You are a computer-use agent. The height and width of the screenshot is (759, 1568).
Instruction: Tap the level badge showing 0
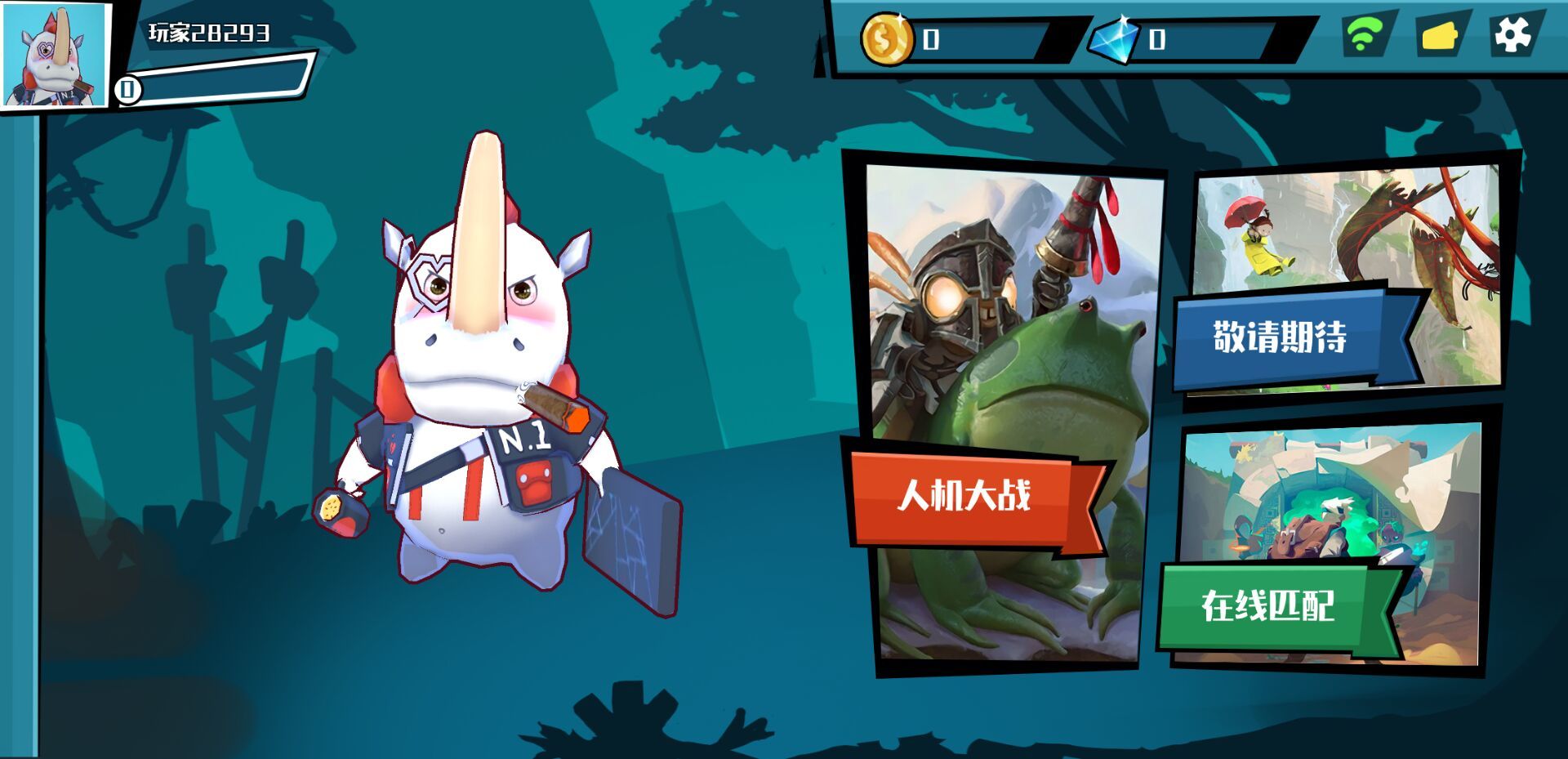pyautogui.click(x=127, y=90)
